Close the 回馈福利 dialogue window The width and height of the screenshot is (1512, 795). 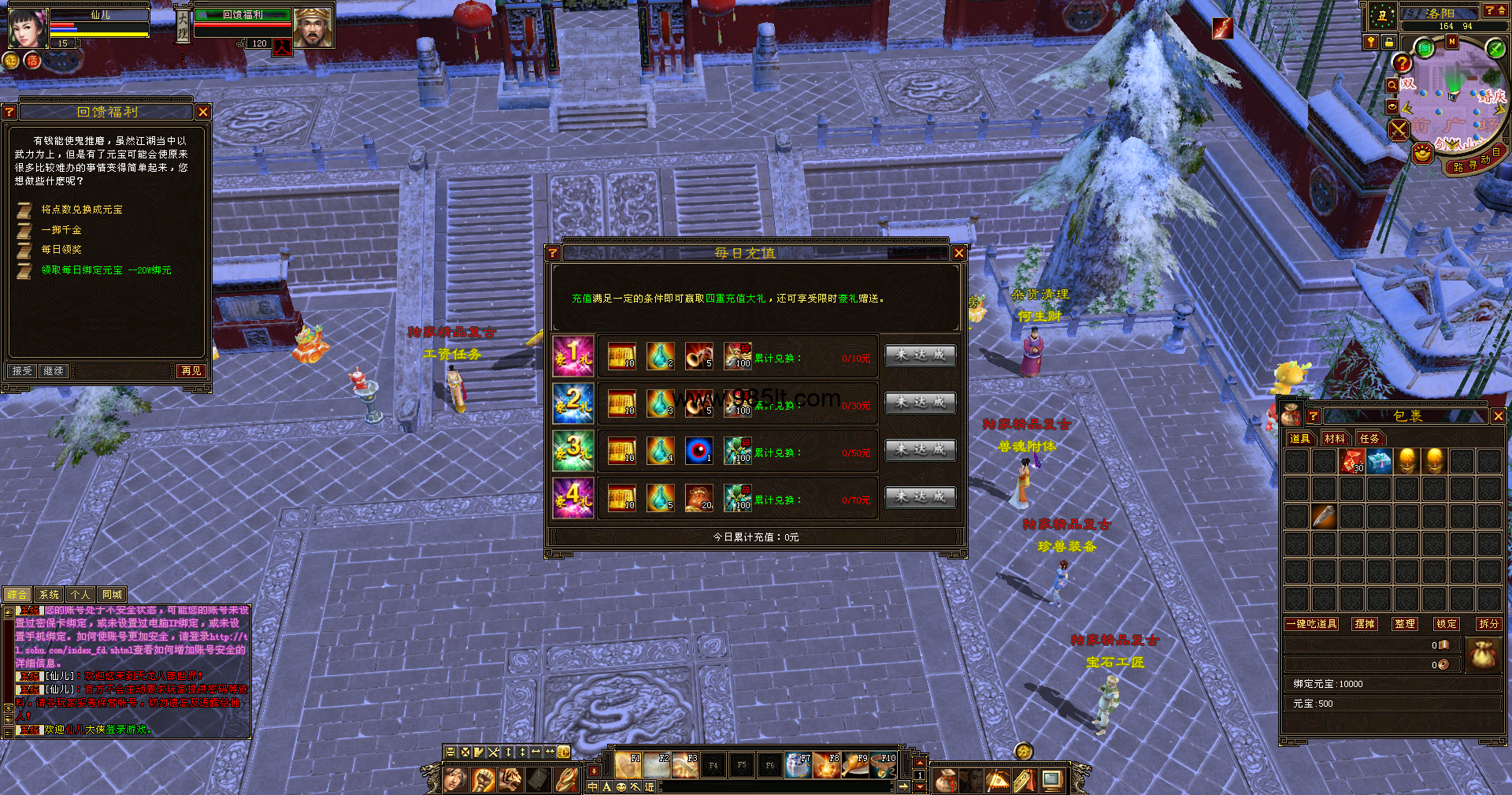(203, 113)
